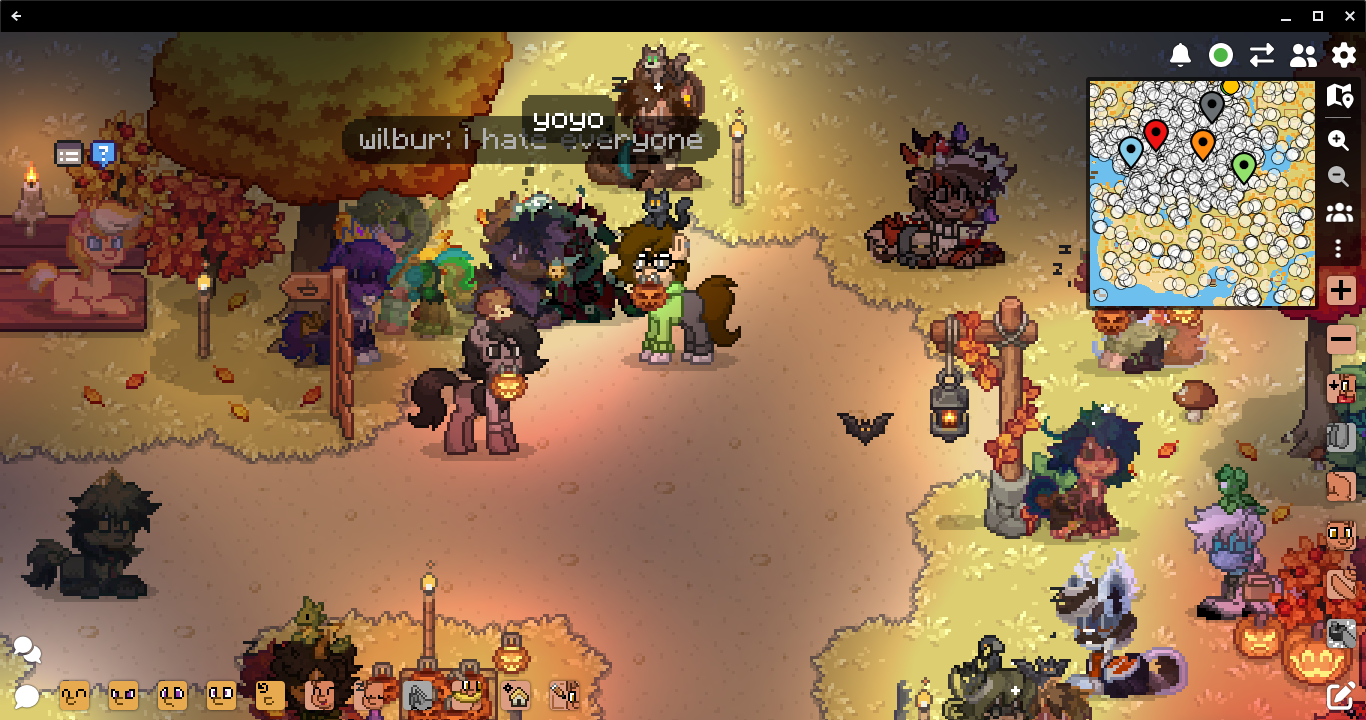Click the minus button on the side bar
This screenshot has height=720, width=1366.
1341,339
